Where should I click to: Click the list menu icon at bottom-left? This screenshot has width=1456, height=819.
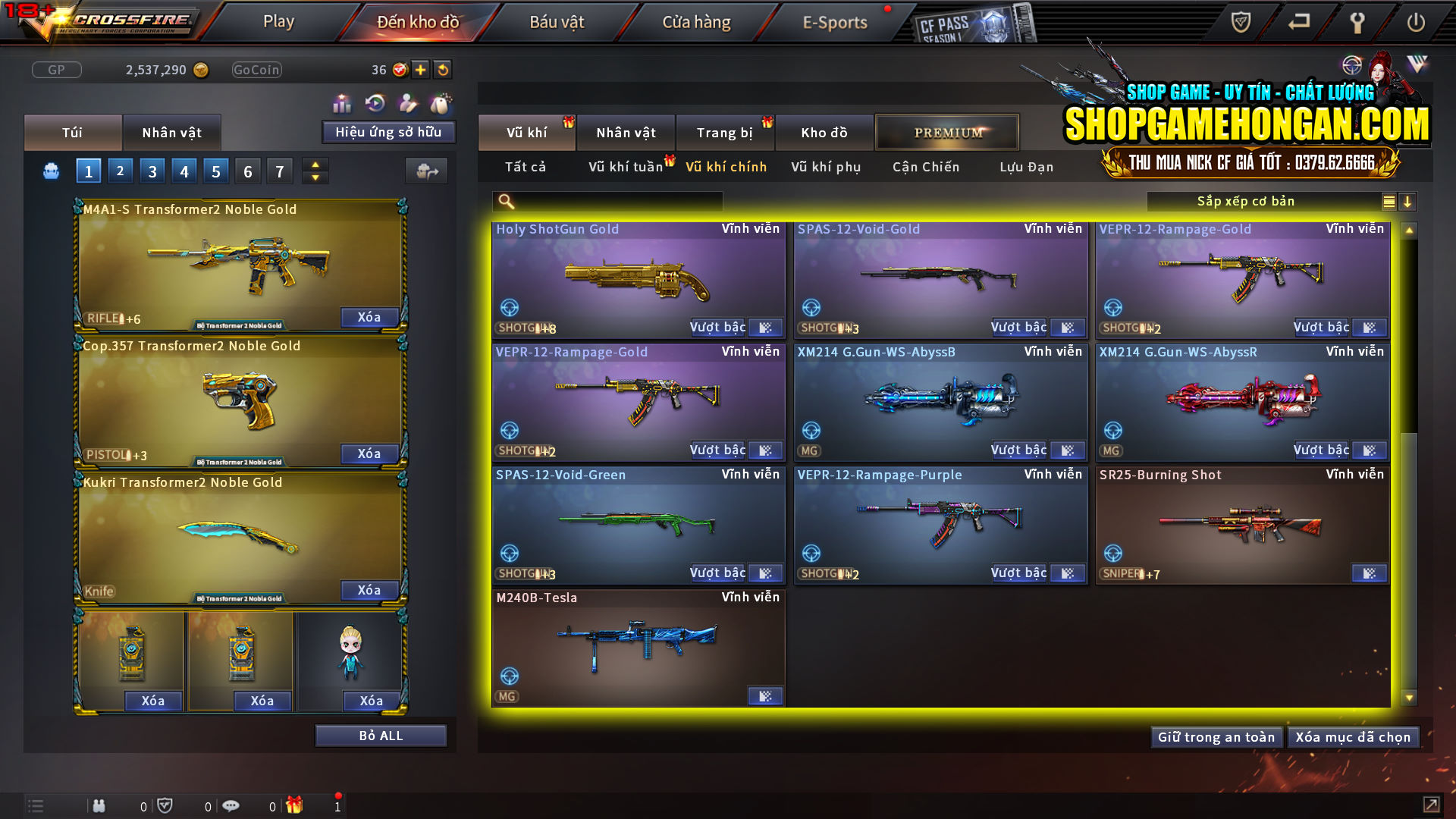(x=35, y=805)
